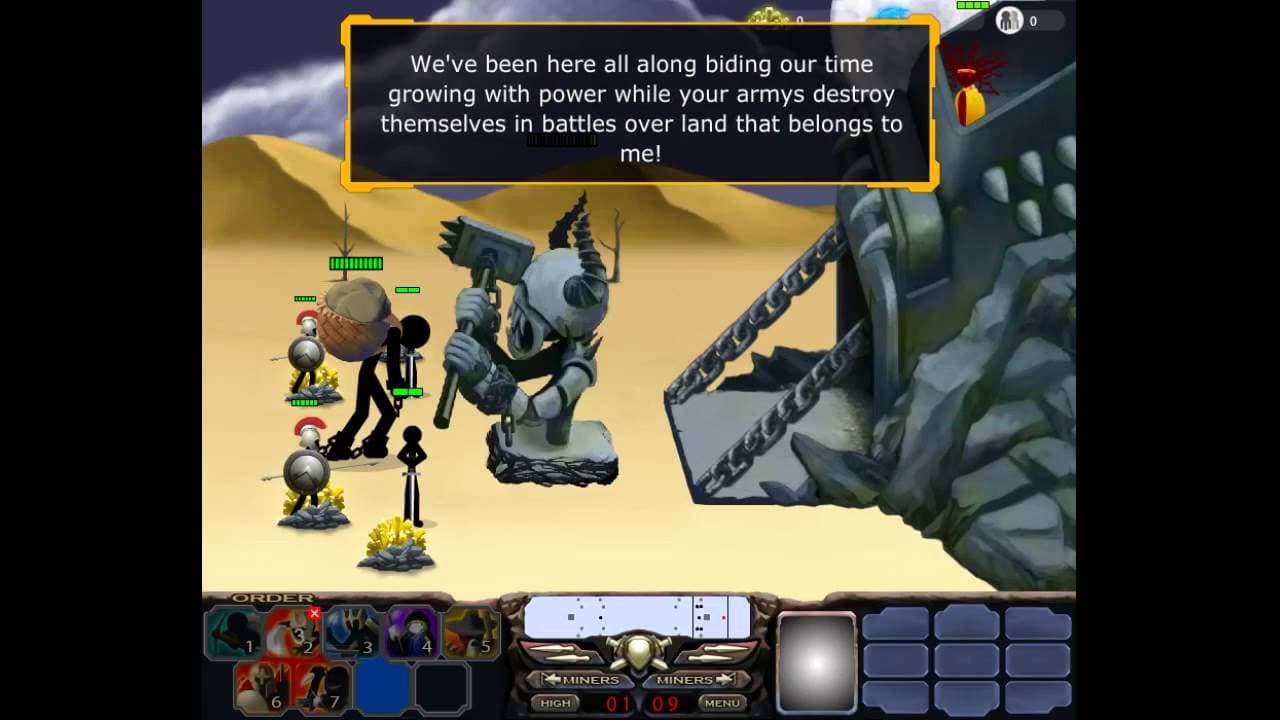Open the in-game MENU
Image resolution: width=1280 pixels, height=720 pixels.
tap(722, 703)
